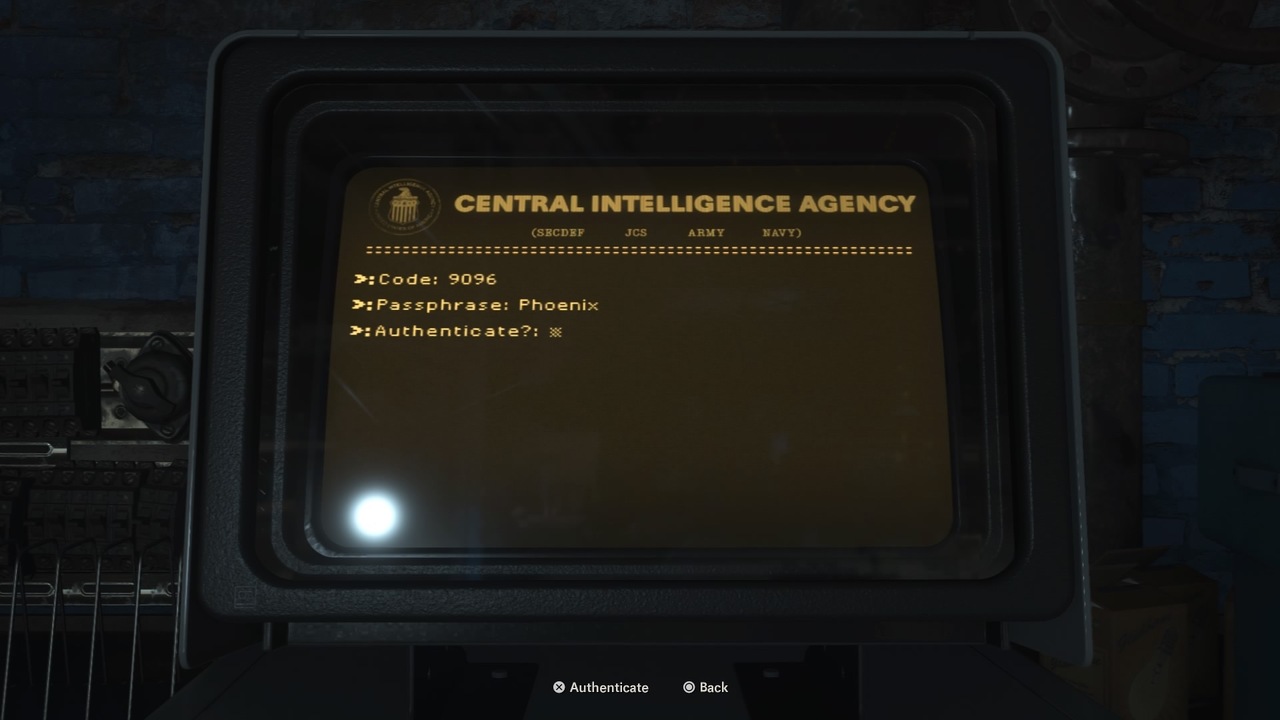The image size is (1280, 720).
Task: Click the code value 9096
Action: 472,279
